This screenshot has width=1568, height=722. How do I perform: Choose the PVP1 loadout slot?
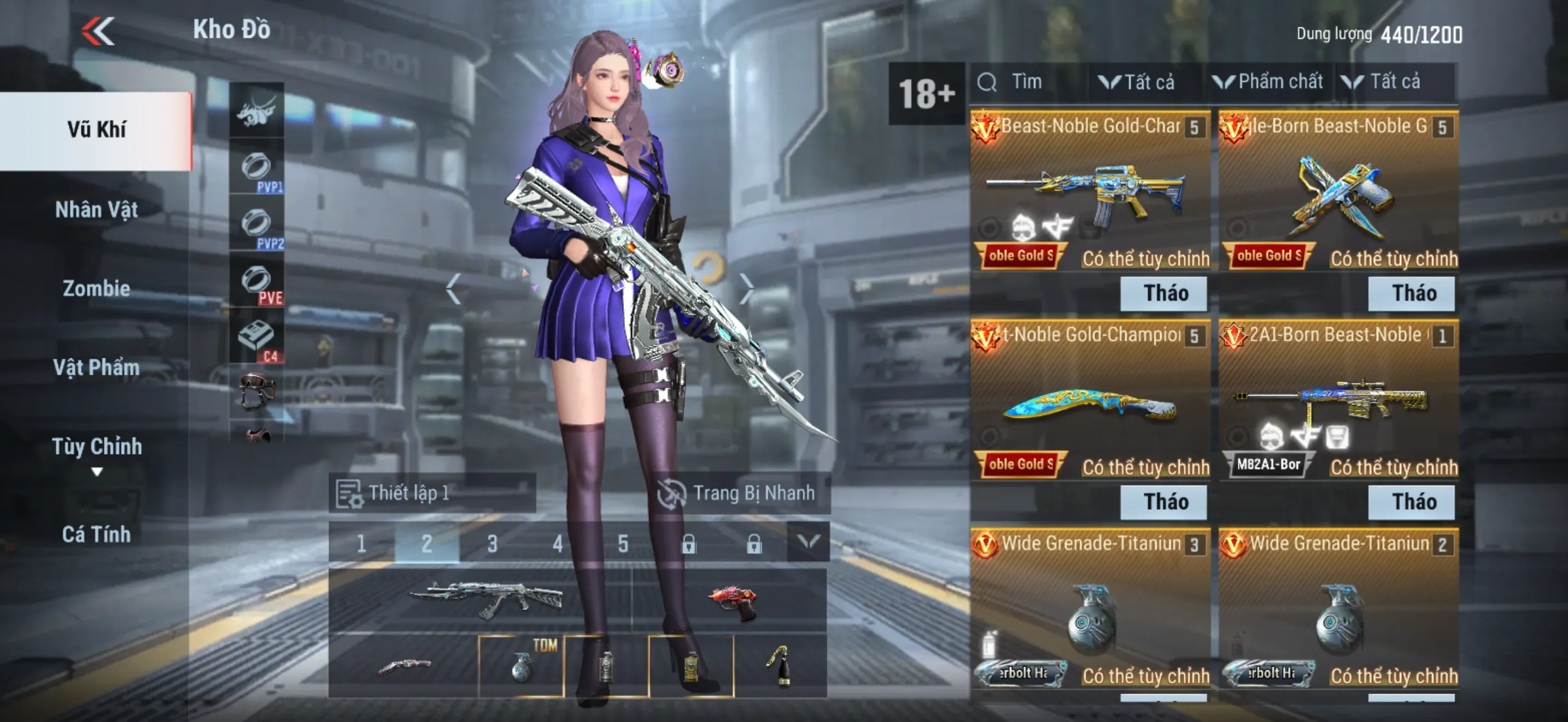coord(257,167)
